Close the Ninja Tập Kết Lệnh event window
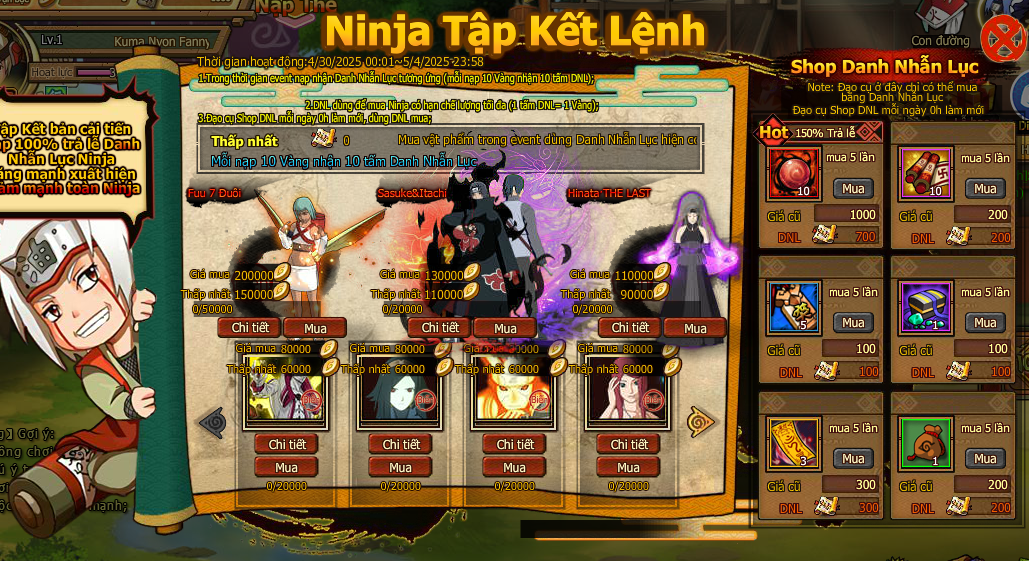Viewport: 1029px width, 561px height. [x=1001, y=39]
